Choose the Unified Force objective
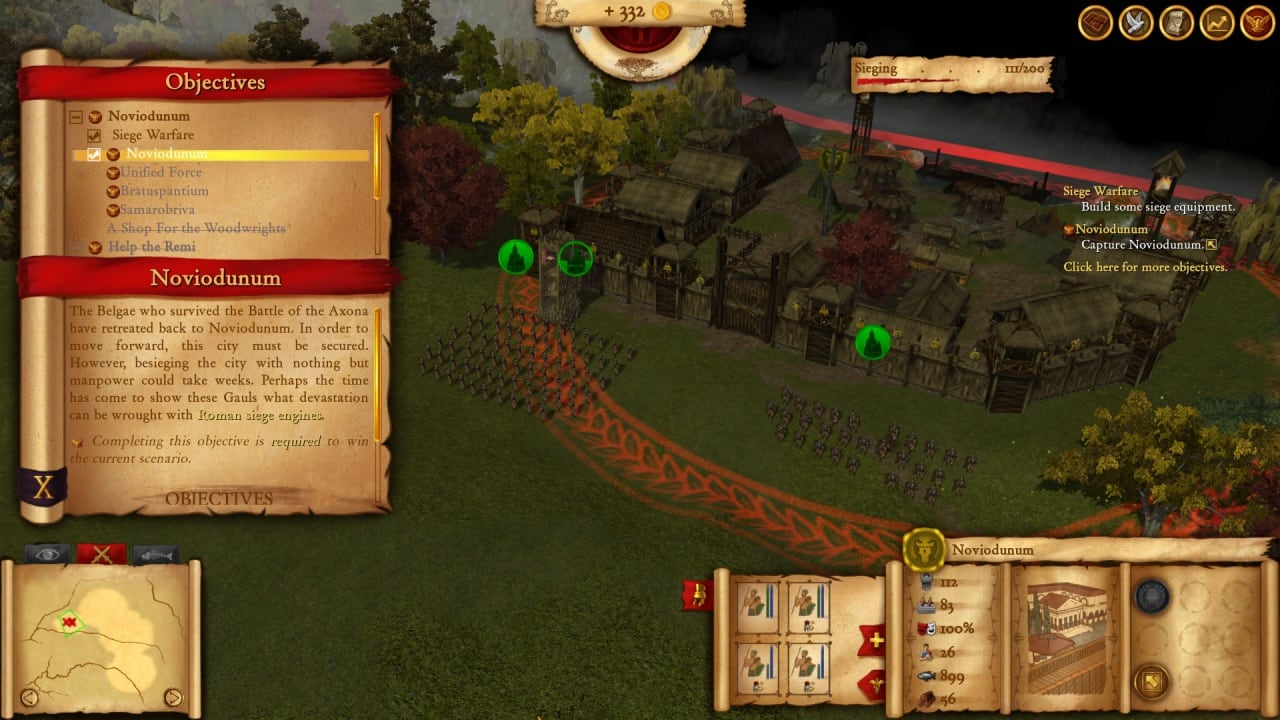Screen dimensions: 1280x720 [x=160, y=172]
